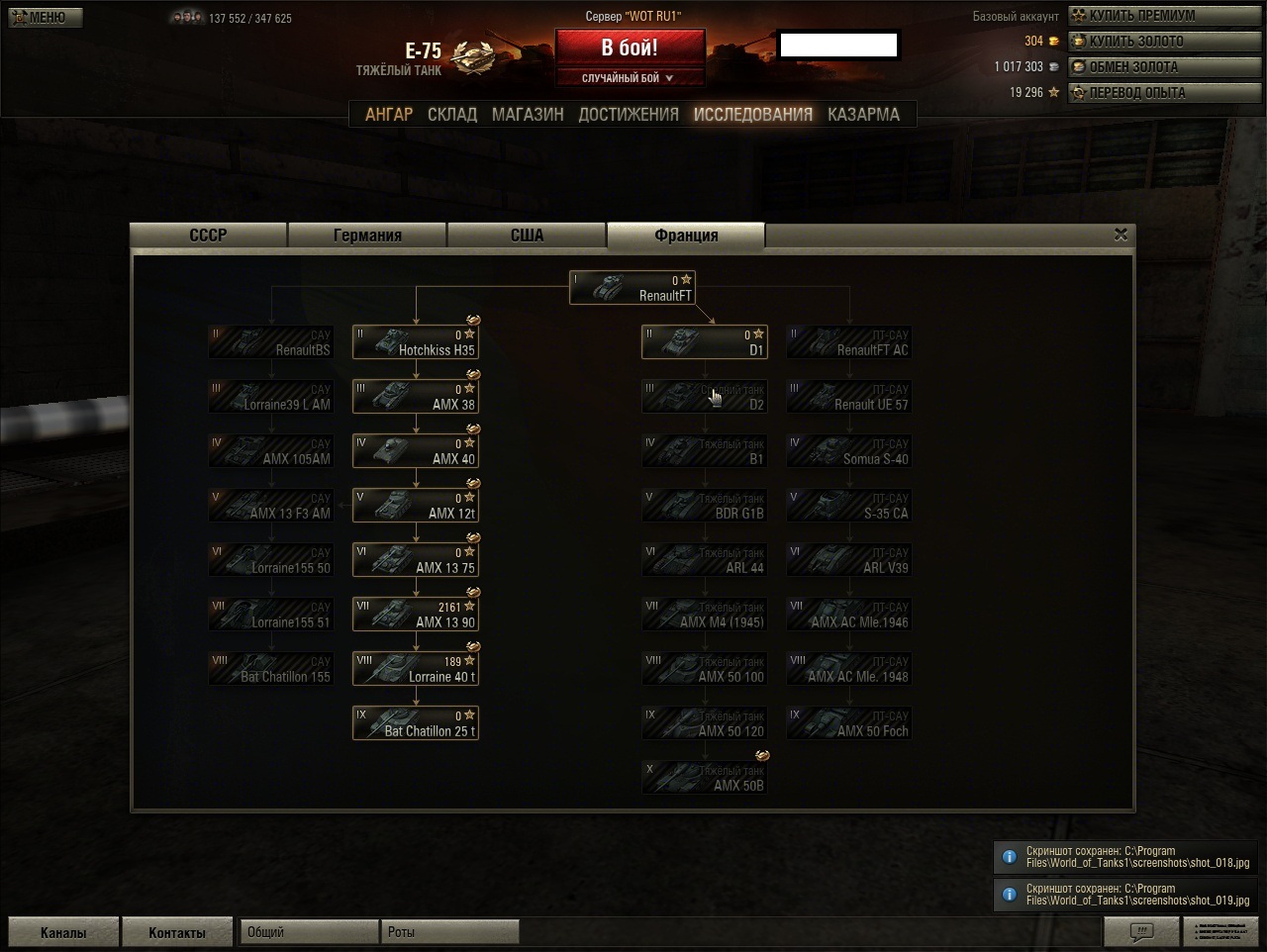Close the tech tree window
This screenshot has height=952, width=1267.
(x=1121, y=235)
